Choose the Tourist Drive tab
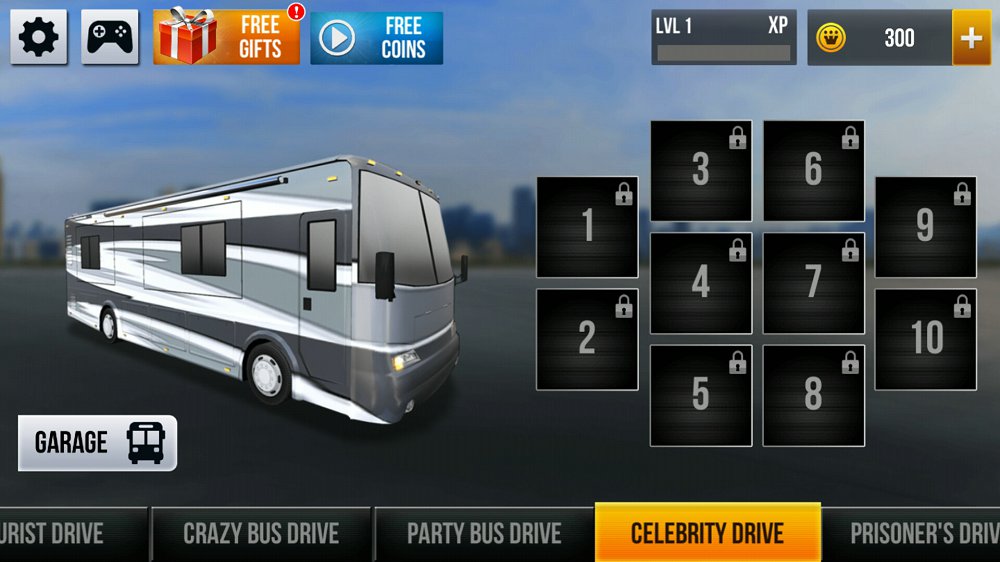This screenshot has width=1000, height=562. 60,533
